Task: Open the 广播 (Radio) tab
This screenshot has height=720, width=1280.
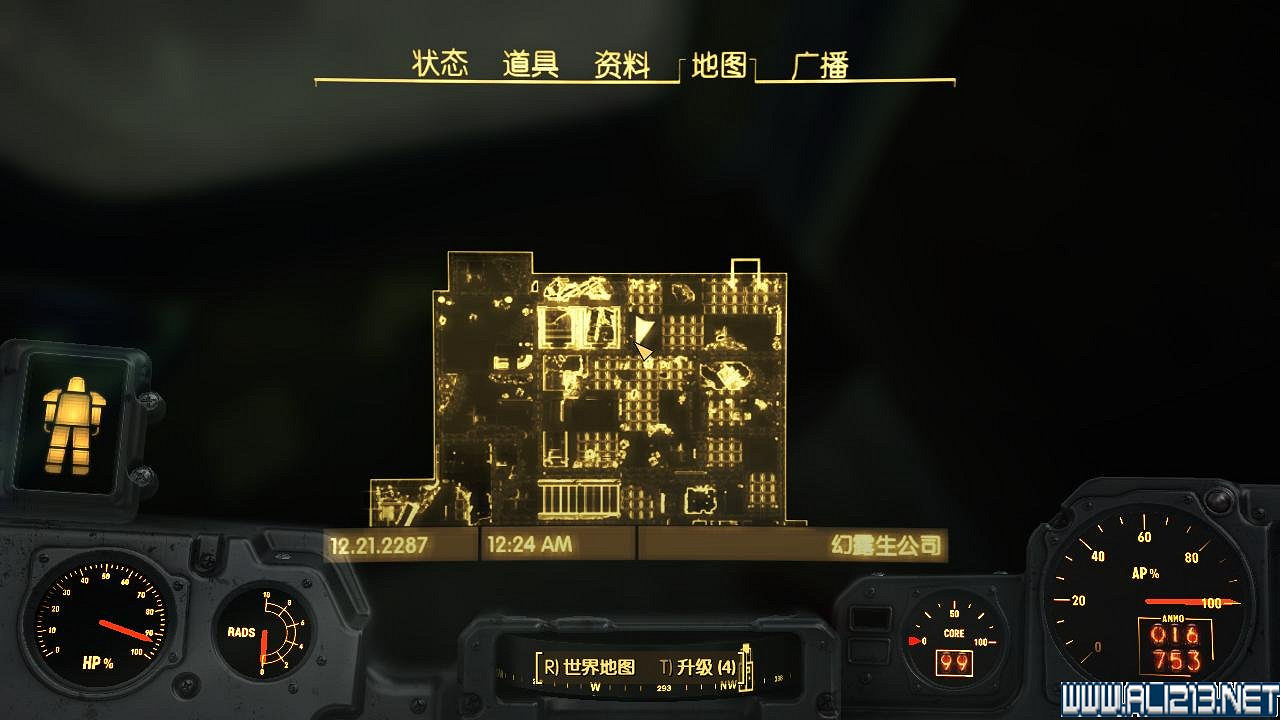Action: tap(820, 62)
